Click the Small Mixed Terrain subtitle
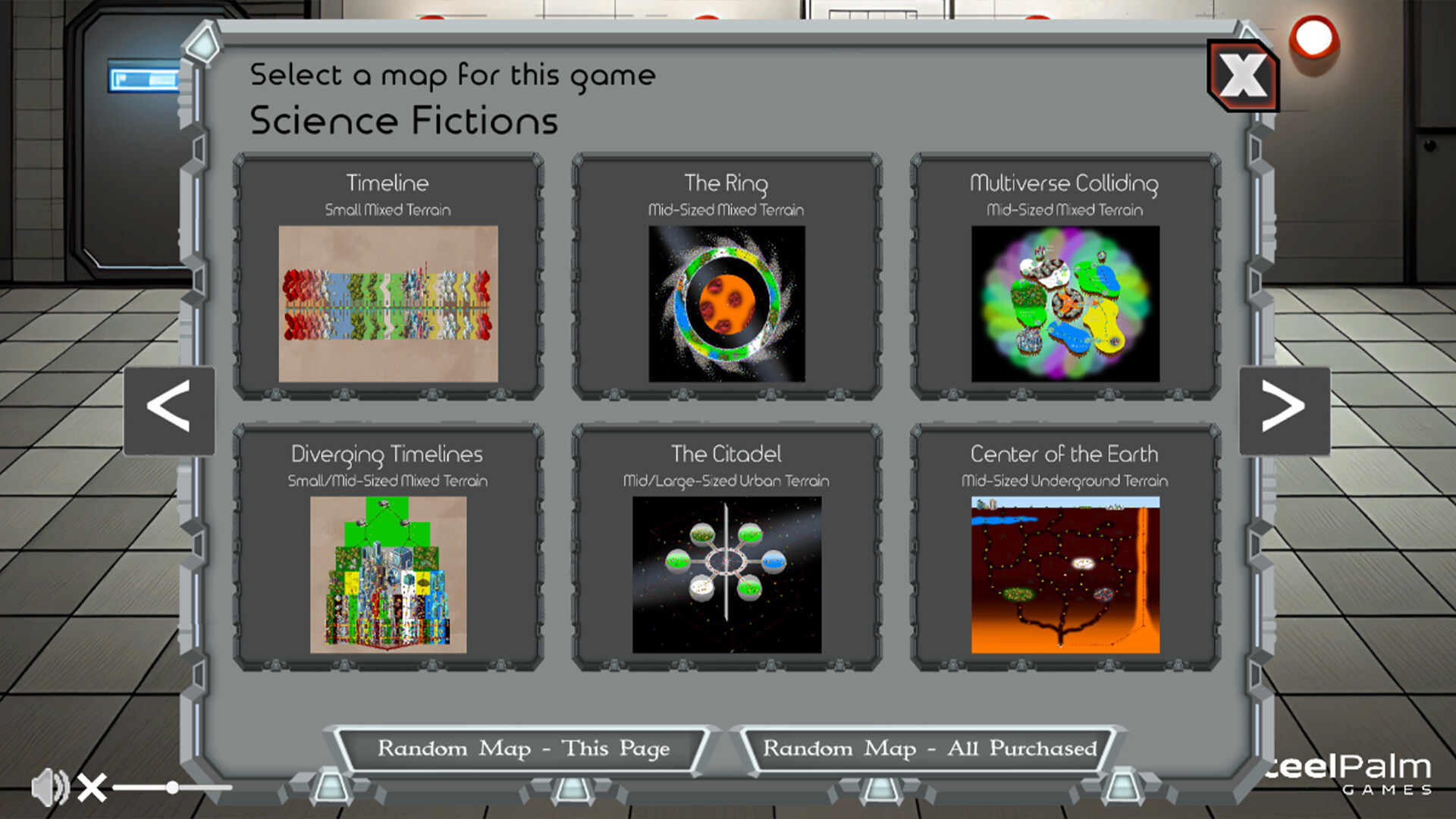Viewport: 1456px width, 819px height. (x=388, y=210)
